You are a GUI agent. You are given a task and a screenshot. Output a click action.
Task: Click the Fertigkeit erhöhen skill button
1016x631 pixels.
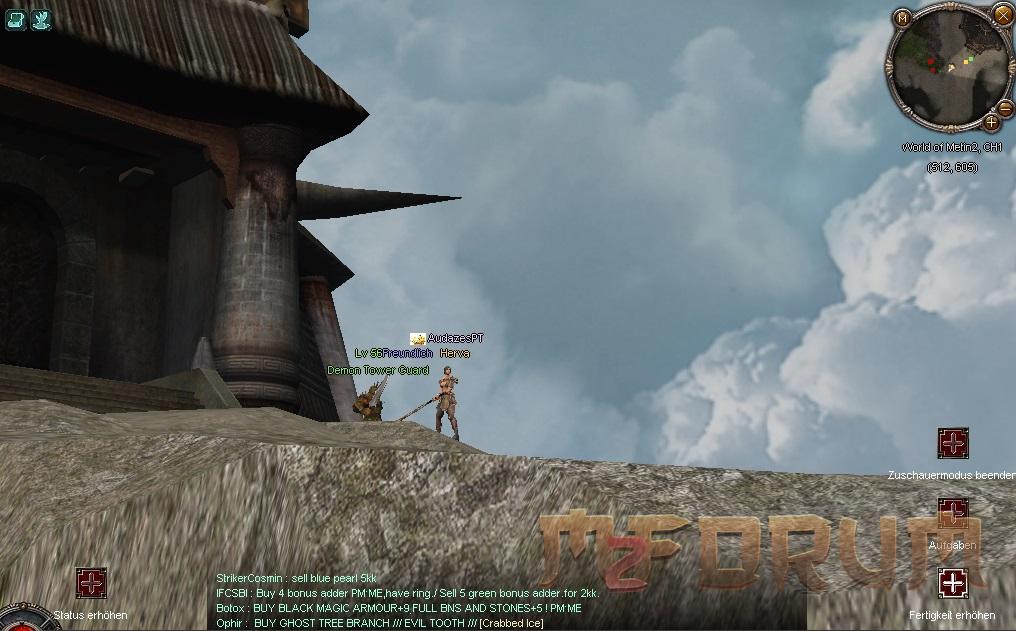(953, 583)
